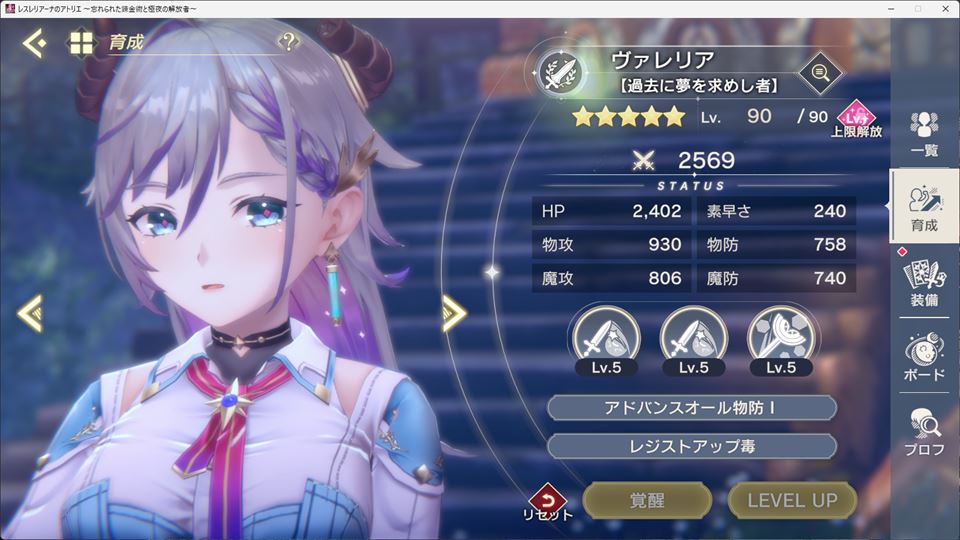View アドバンスオール物防 I passive
The image size is (960, 540).
[692, 408]
